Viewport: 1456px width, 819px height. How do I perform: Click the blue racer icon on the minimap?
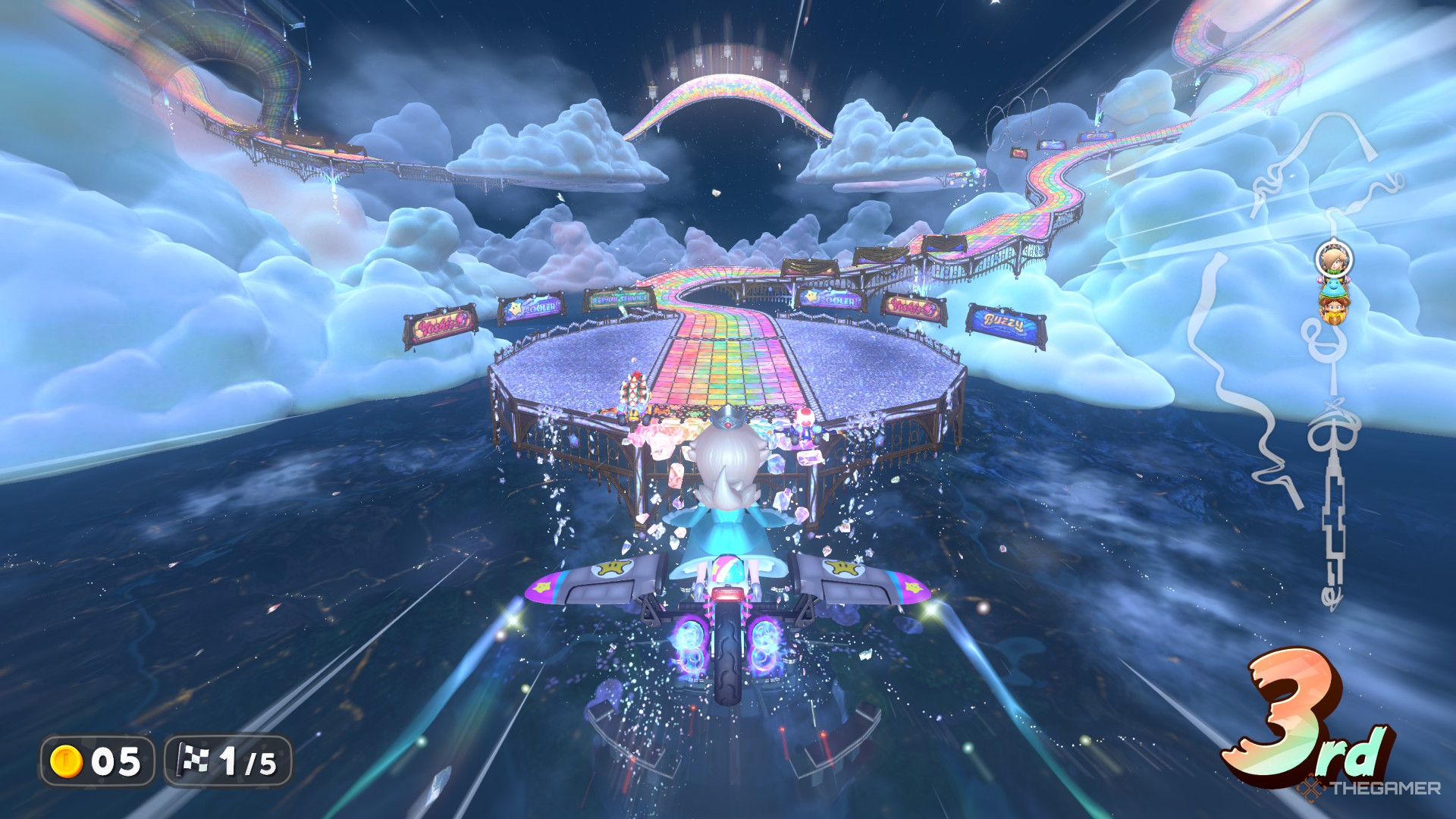click(1332, 287)
